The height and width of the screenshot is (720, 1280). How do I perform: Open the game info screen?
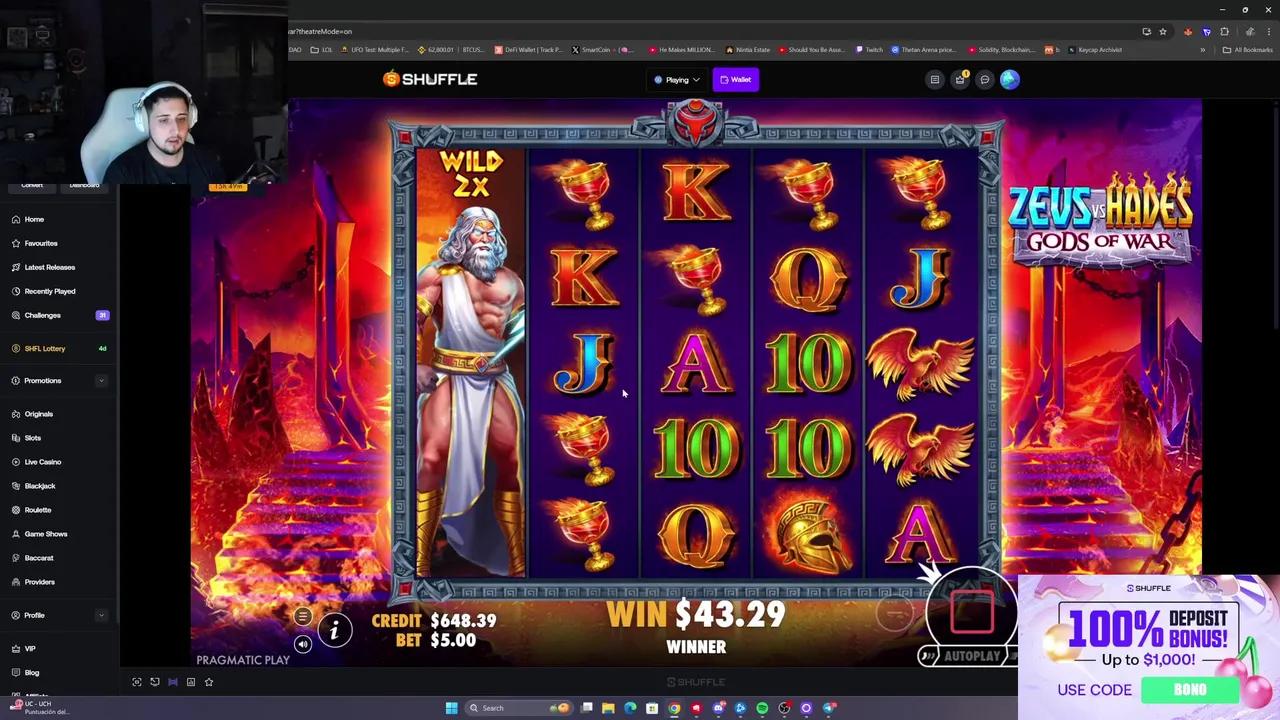[335, 630]
